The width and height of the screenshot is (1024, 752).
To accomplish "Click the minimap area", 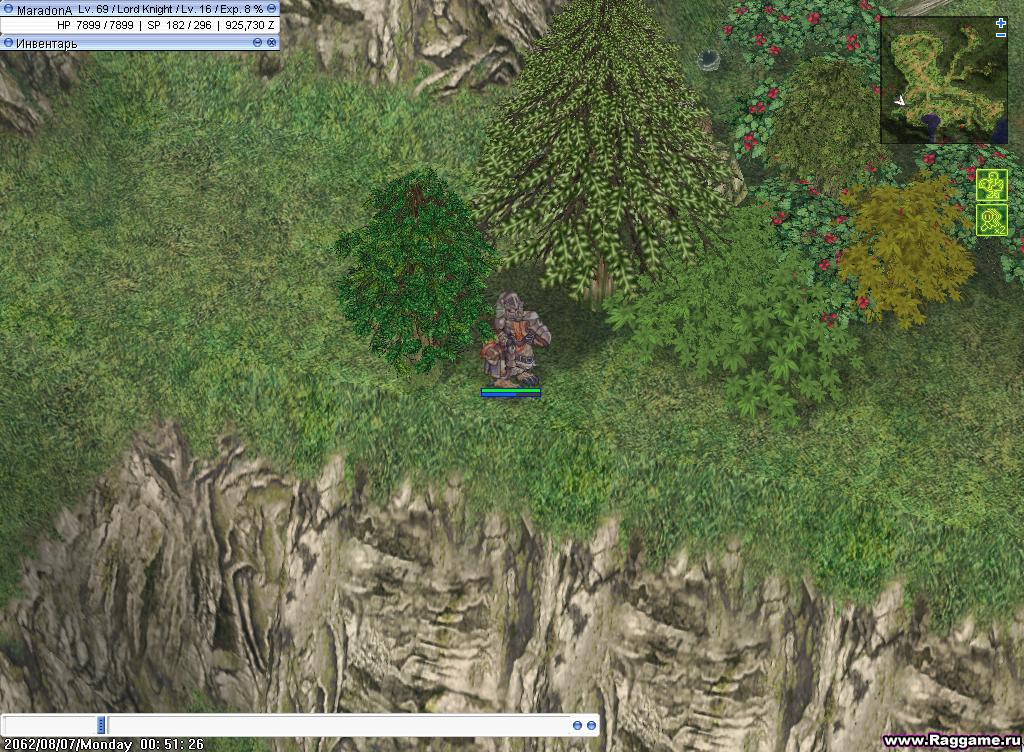I will [x=942, y=81].
